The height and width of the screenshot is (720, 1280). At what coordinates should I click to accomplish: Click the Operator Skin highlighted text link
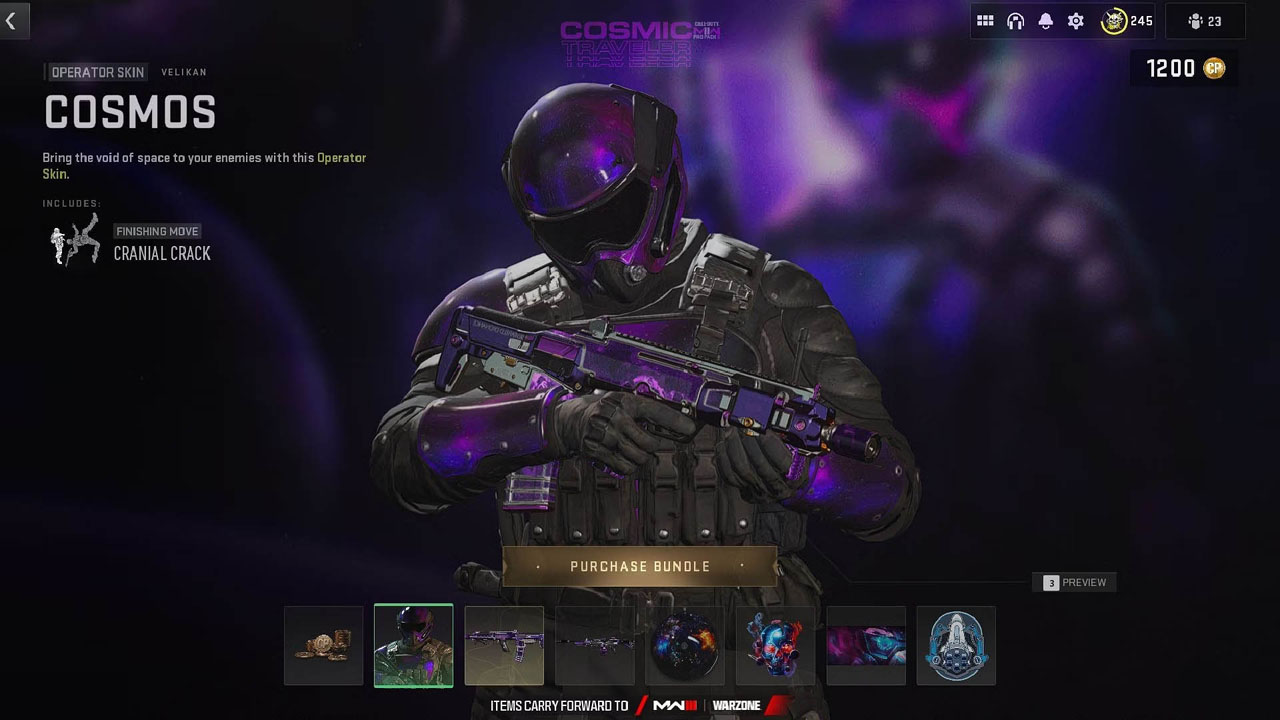pyautogui.click(x=341, y=157)
